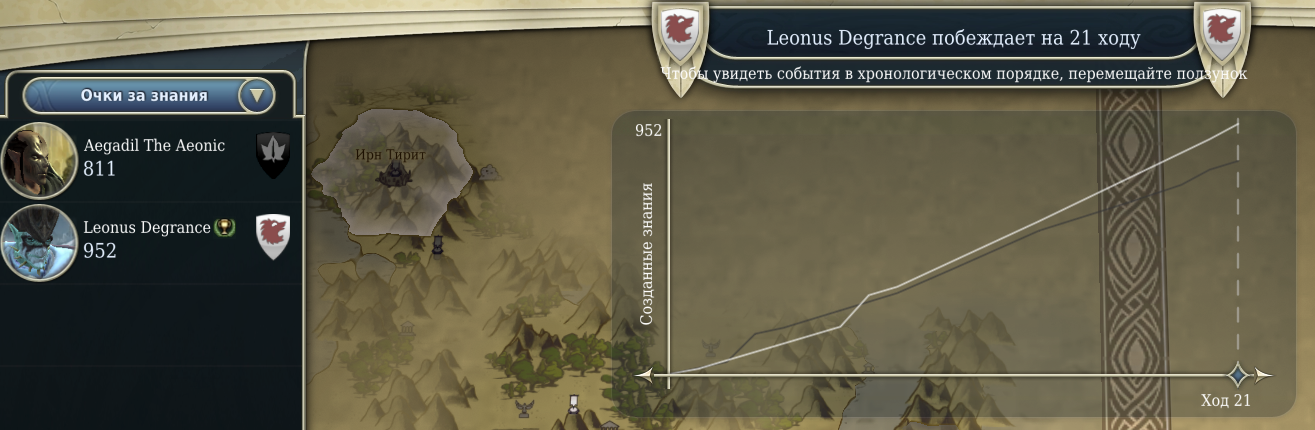1315x430 pixels.
Task: Step the timeline forward with right arrow
Action: point(1264,376)
